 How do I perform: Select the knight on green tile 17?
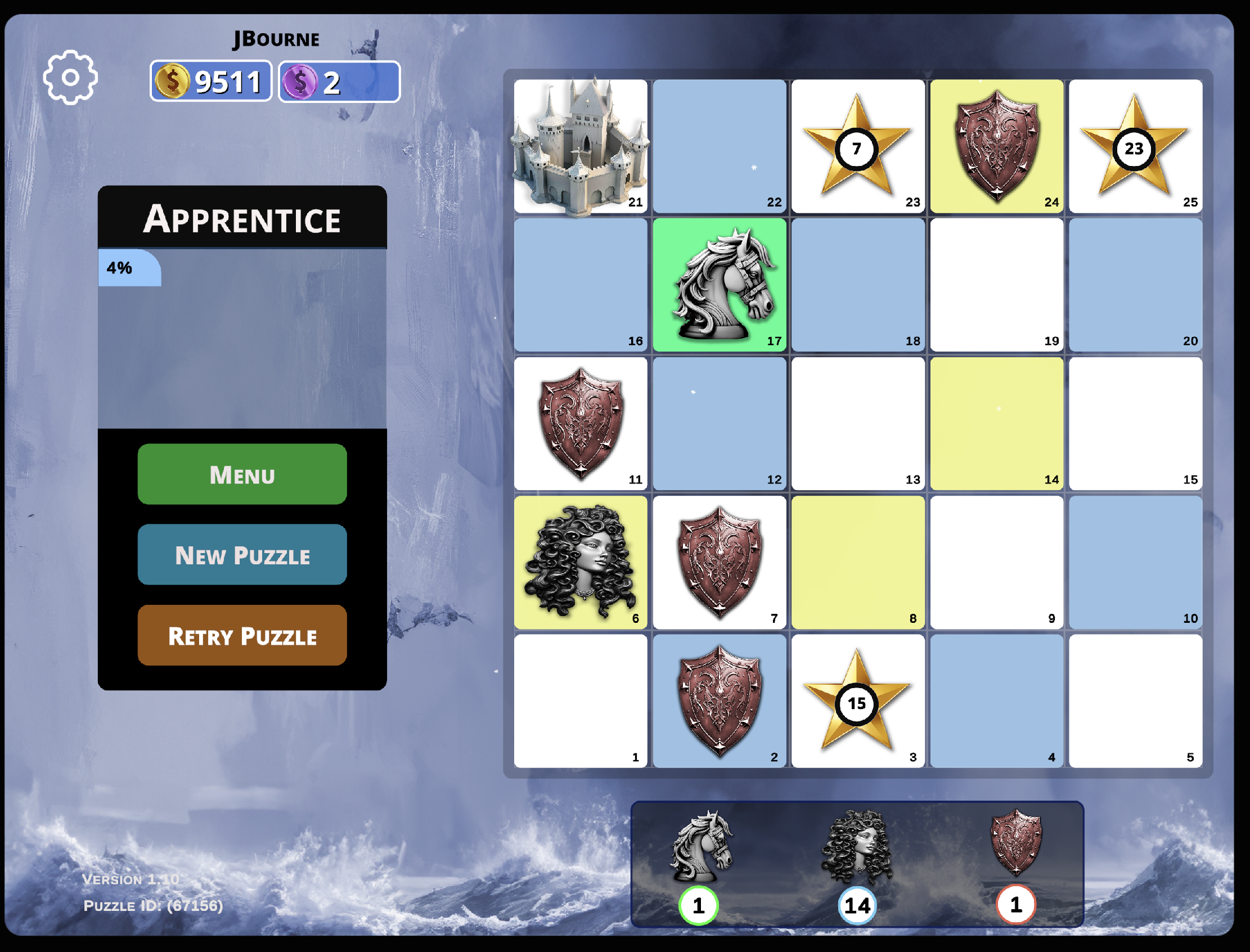point(719,285)
